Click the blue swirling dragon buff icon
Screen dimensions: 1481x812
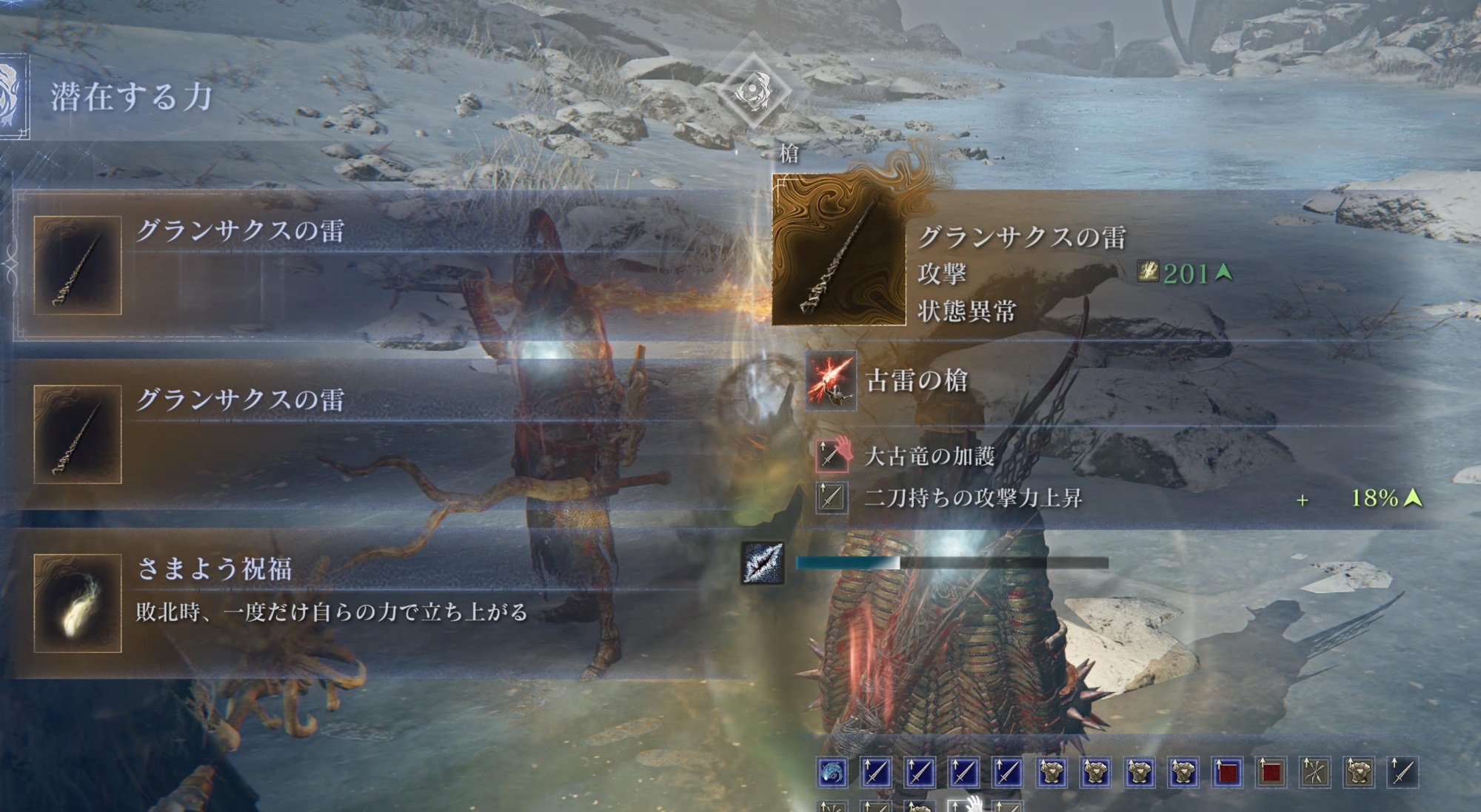tap(832, 773)
